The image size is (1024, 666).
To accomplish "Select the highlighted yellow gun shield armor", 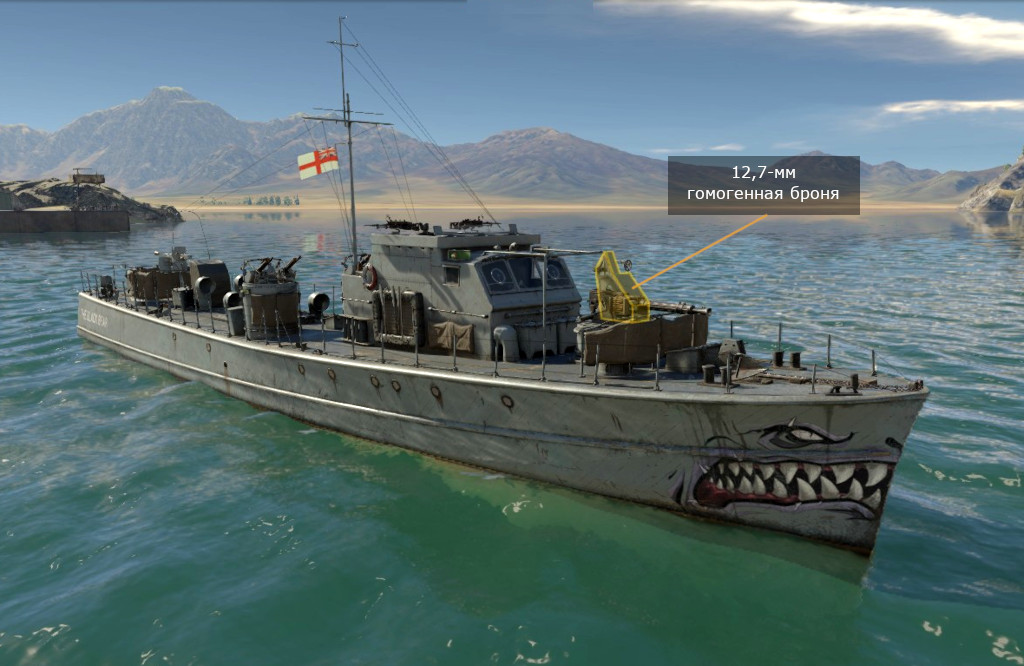I will coord(618,288).
